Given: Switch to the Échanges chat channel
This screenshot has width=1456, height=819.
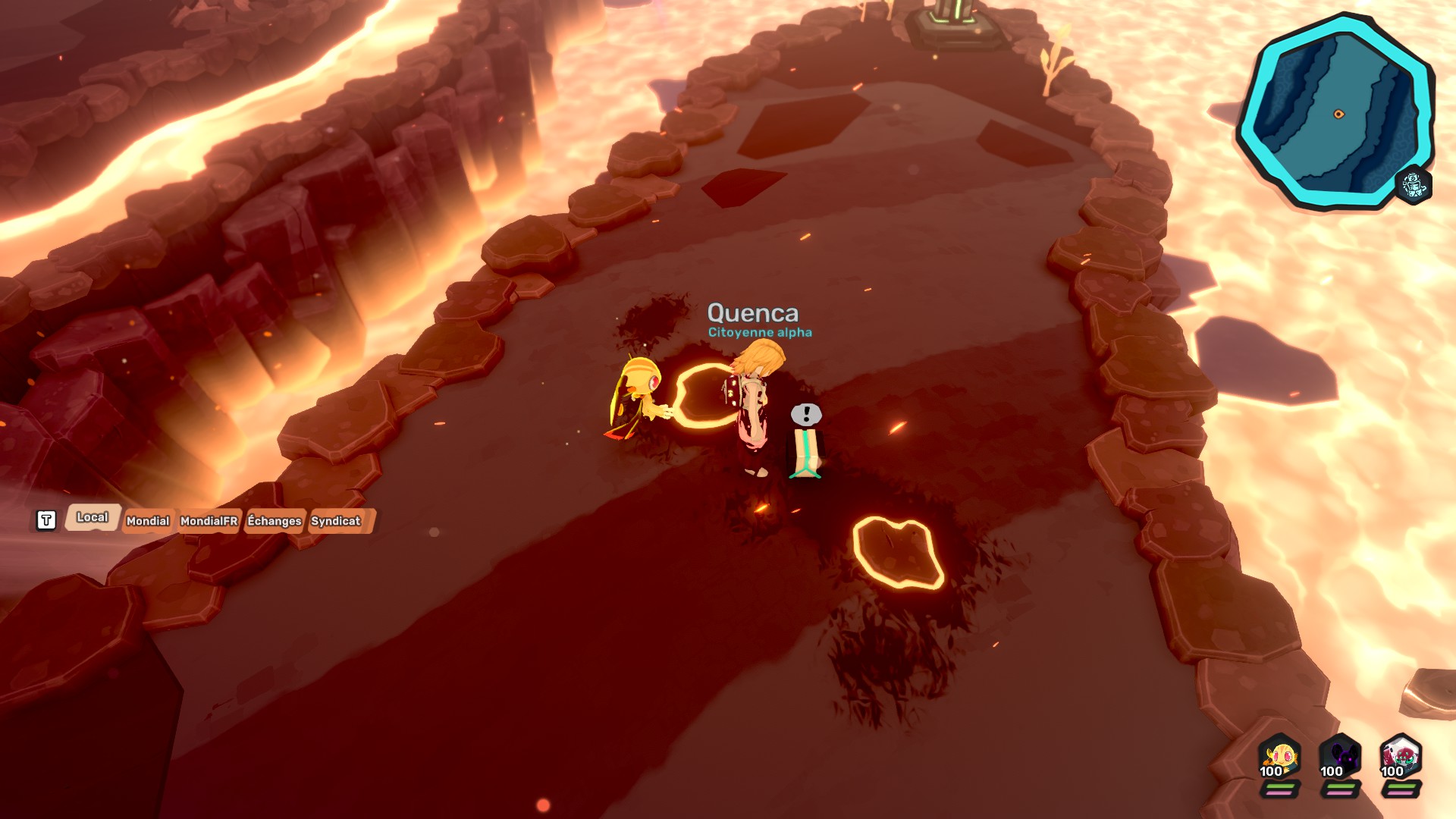Looking at the screenshot, I should 275,521.
